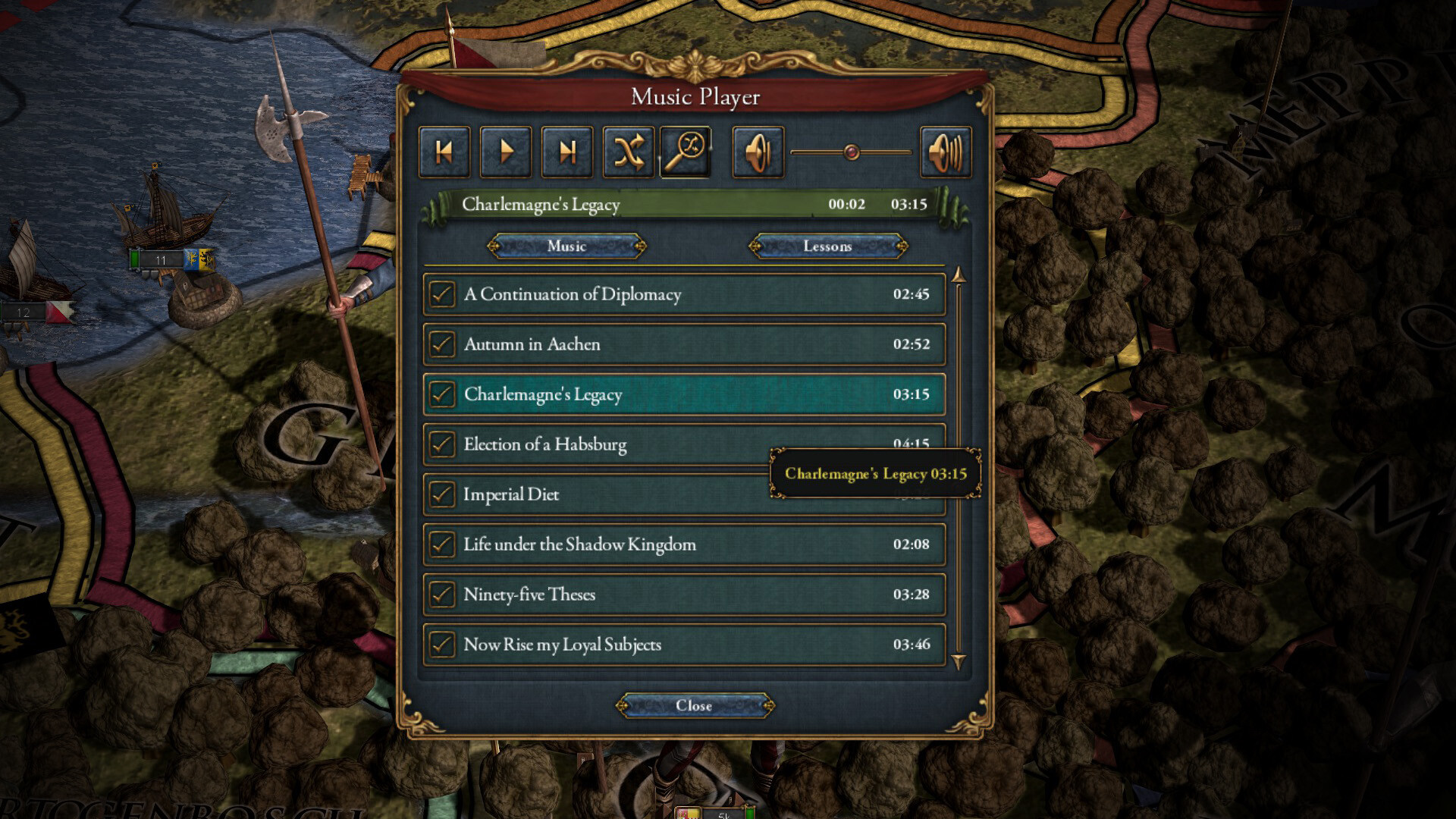This screenshot has width=1456, height=819.
Task: Click the maximum volume icon
Action: [x=945, y=151]
